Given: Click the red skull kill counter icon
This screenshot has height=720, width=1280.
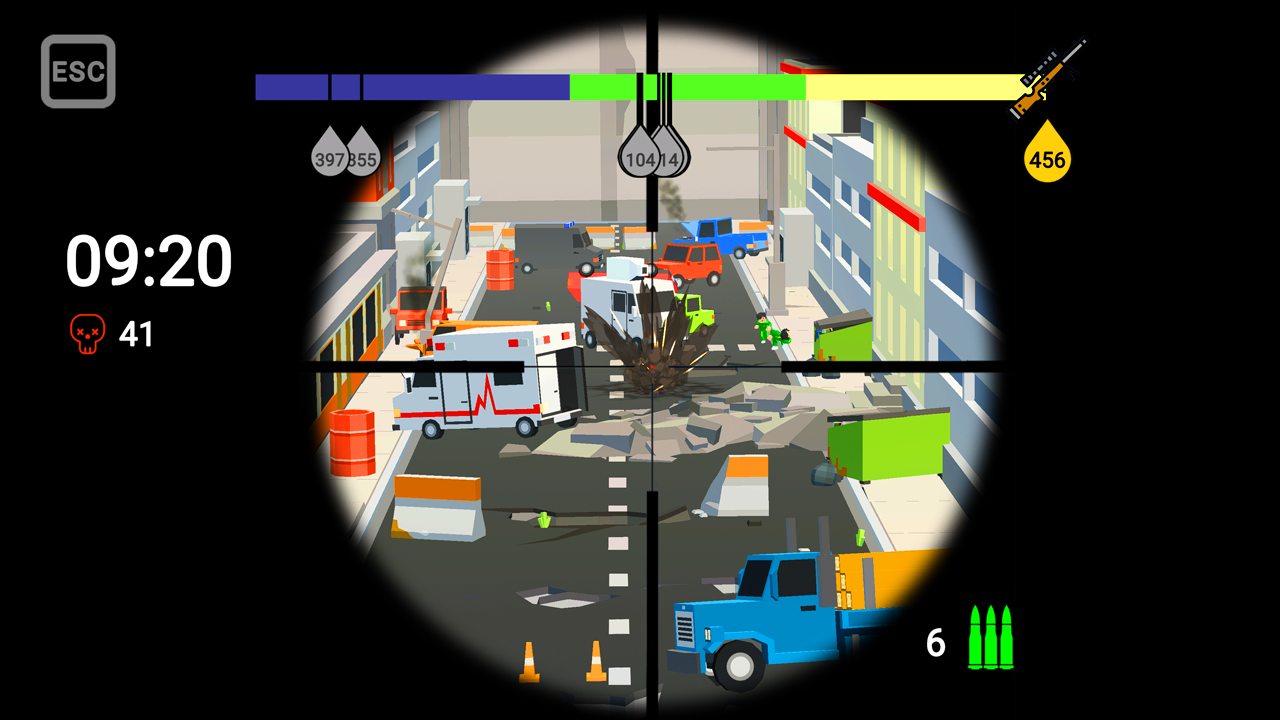Looking at the screenshot, I should point(86,333).
